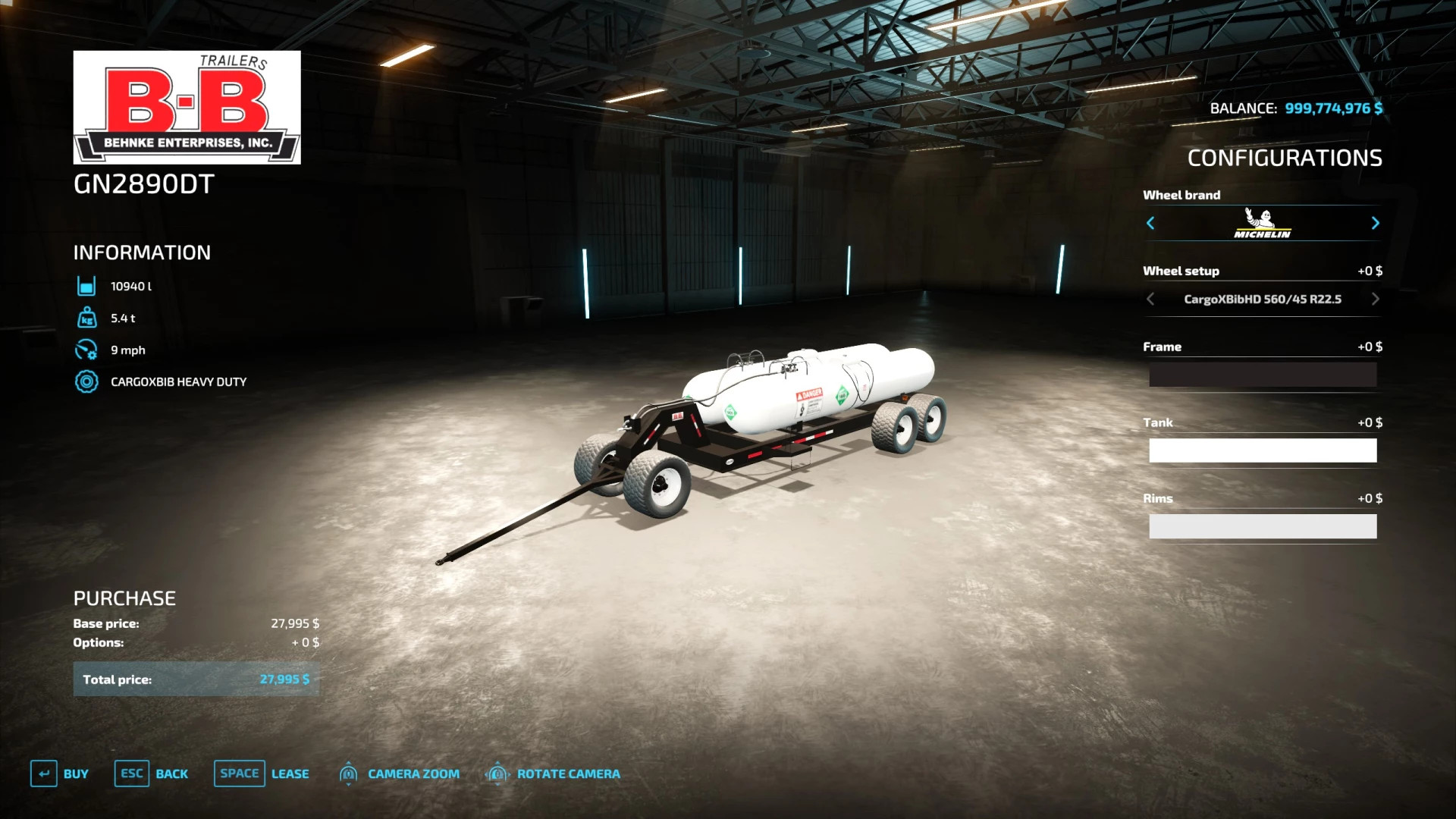Click the tire icon for CARGOXBIB HEAVY DUTY
1456x819 pixels.
coord(86,381)
